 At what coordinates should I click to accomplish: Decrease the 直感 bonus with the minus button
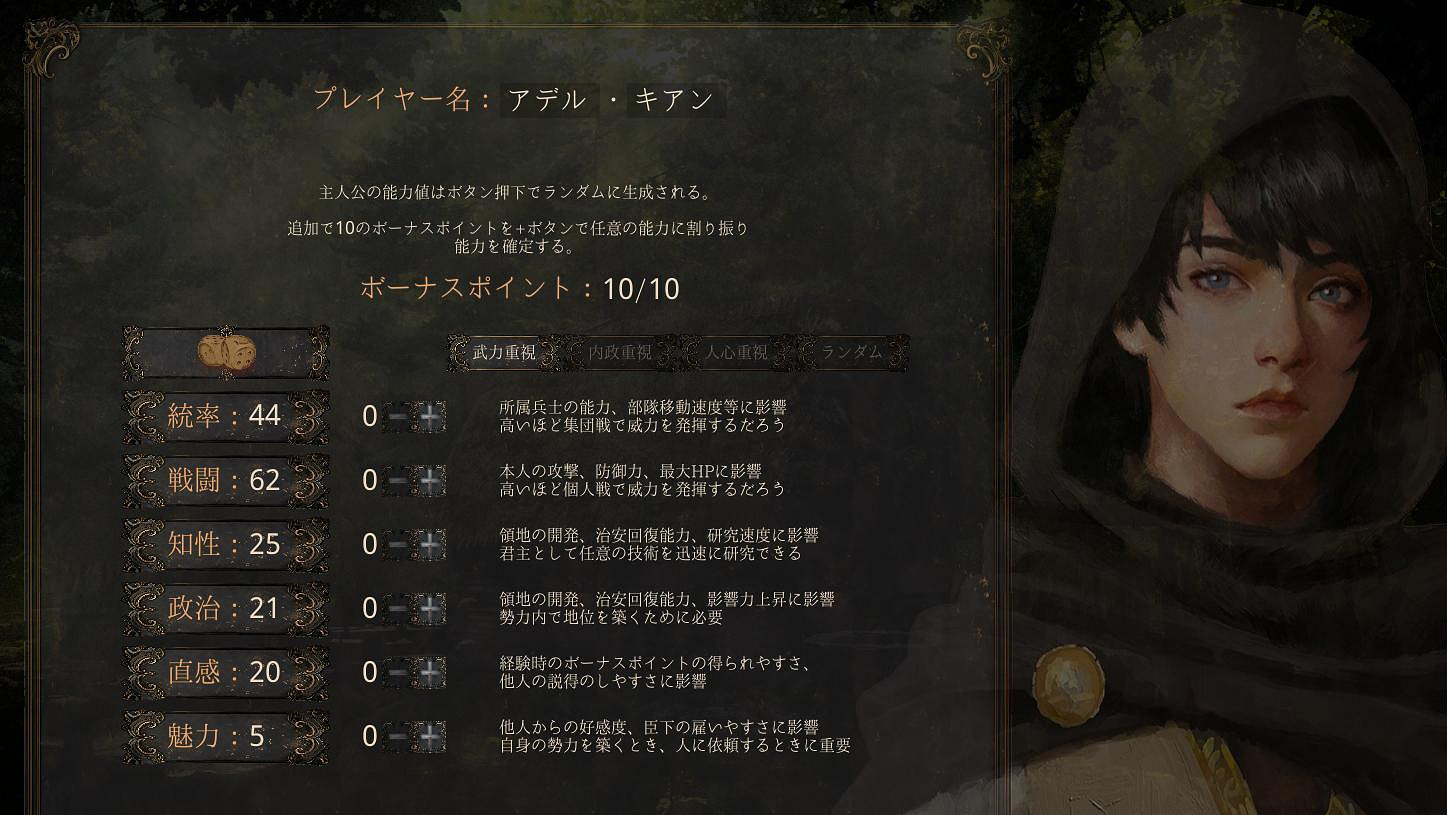(x=398, y=671)
